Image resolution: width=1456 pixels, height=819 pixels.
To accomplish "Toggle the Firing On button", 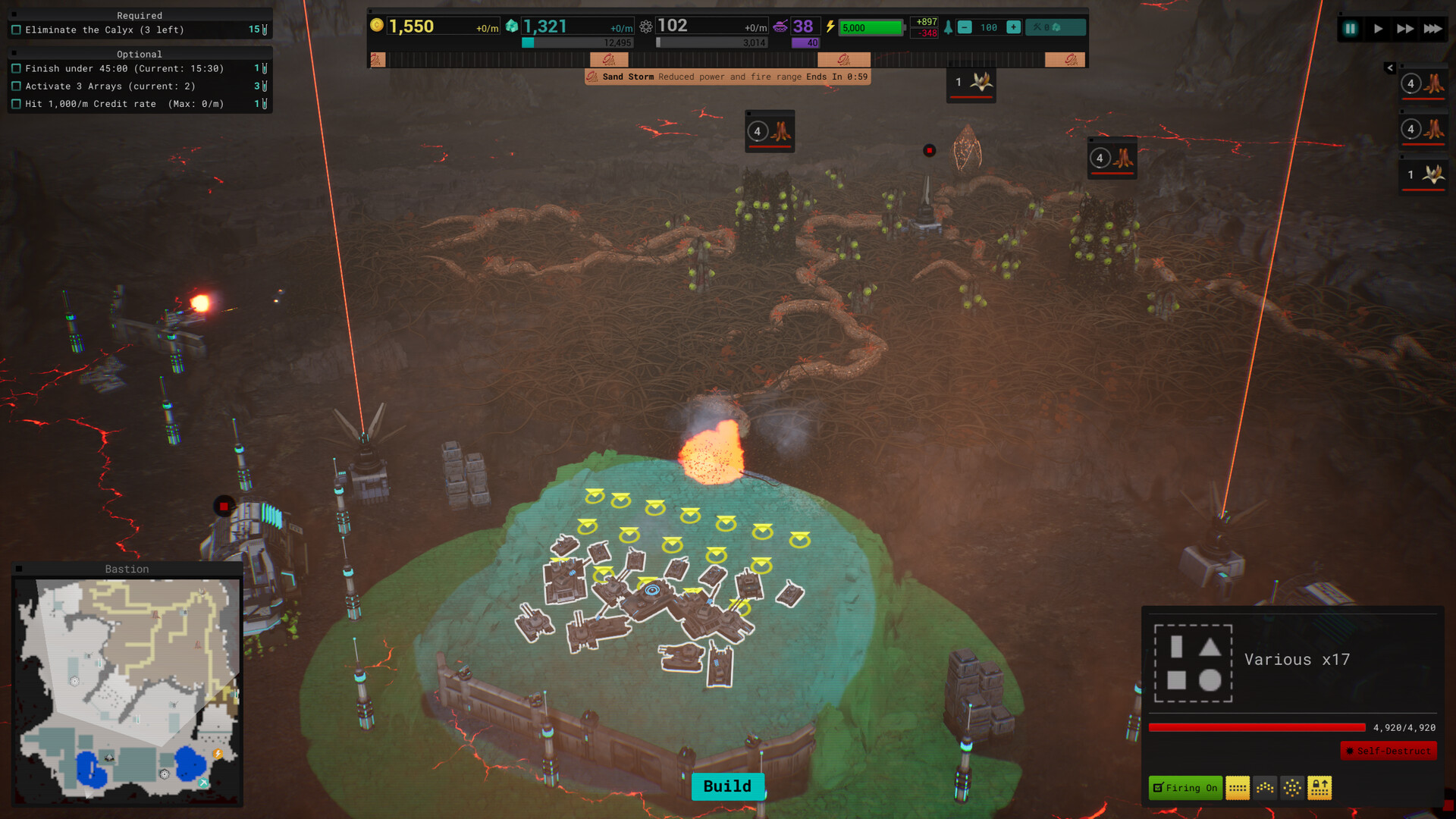I will click(x=1185, y=788).
